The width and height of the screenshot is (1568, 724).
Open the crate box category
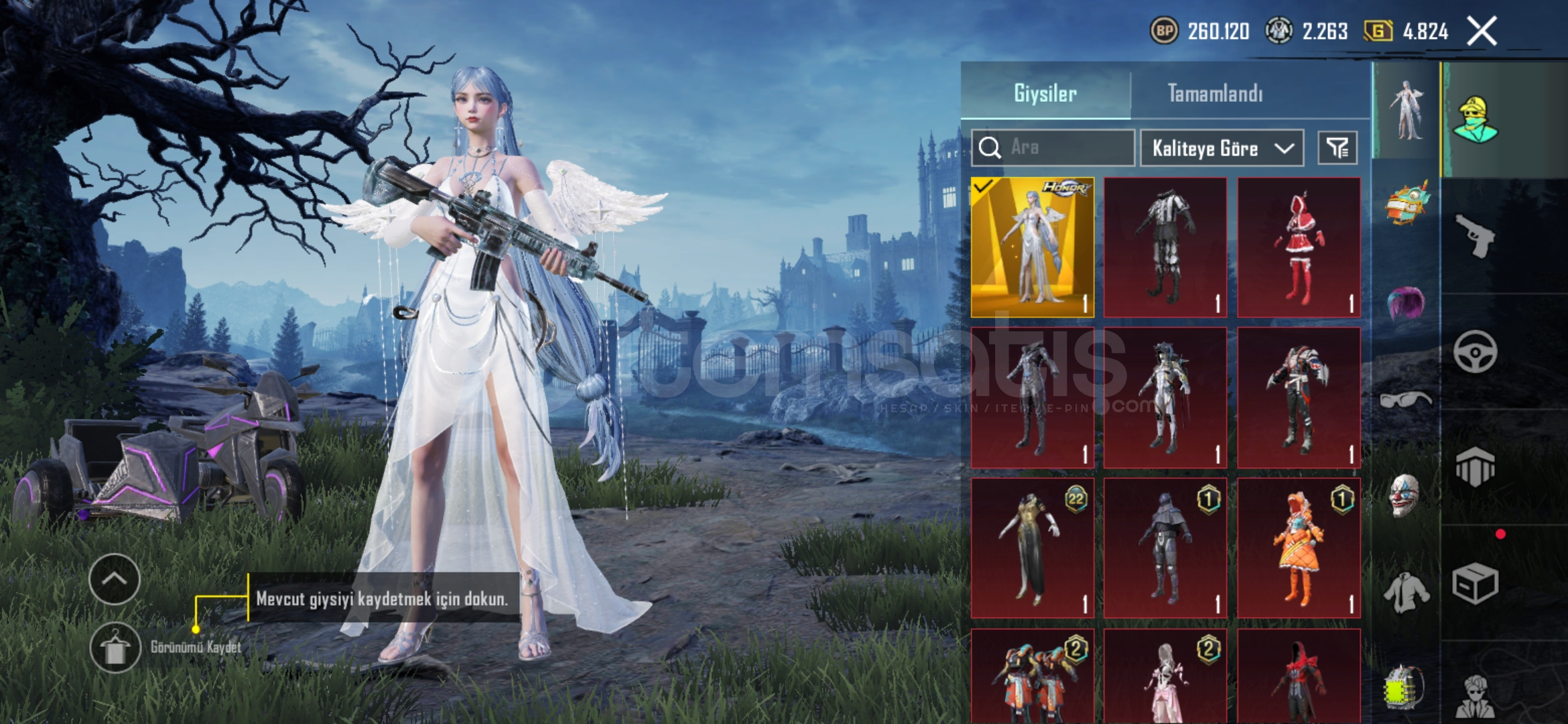[1475, 583]
